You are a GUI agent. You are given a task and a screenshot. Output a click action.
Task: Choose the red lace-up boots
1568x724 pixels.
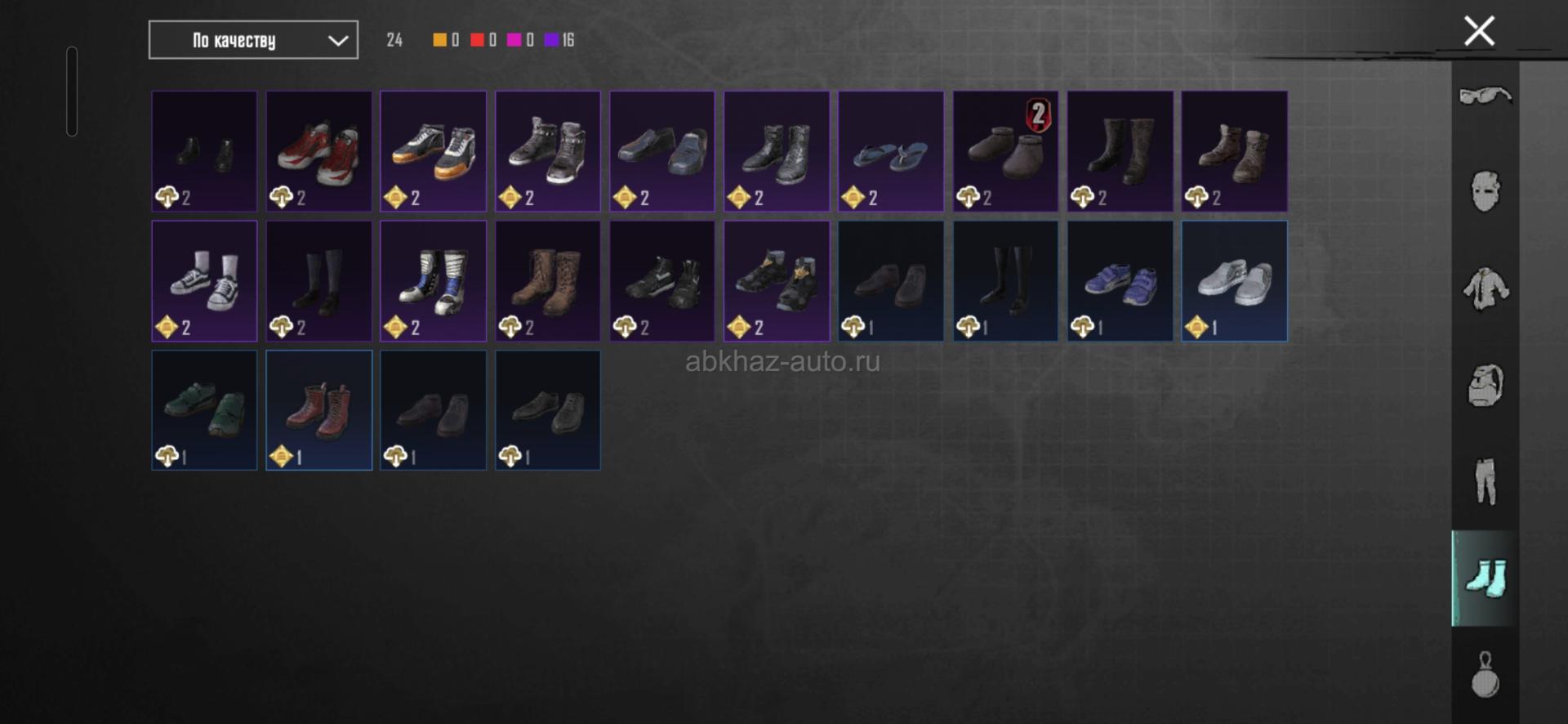tap(319, 410)
